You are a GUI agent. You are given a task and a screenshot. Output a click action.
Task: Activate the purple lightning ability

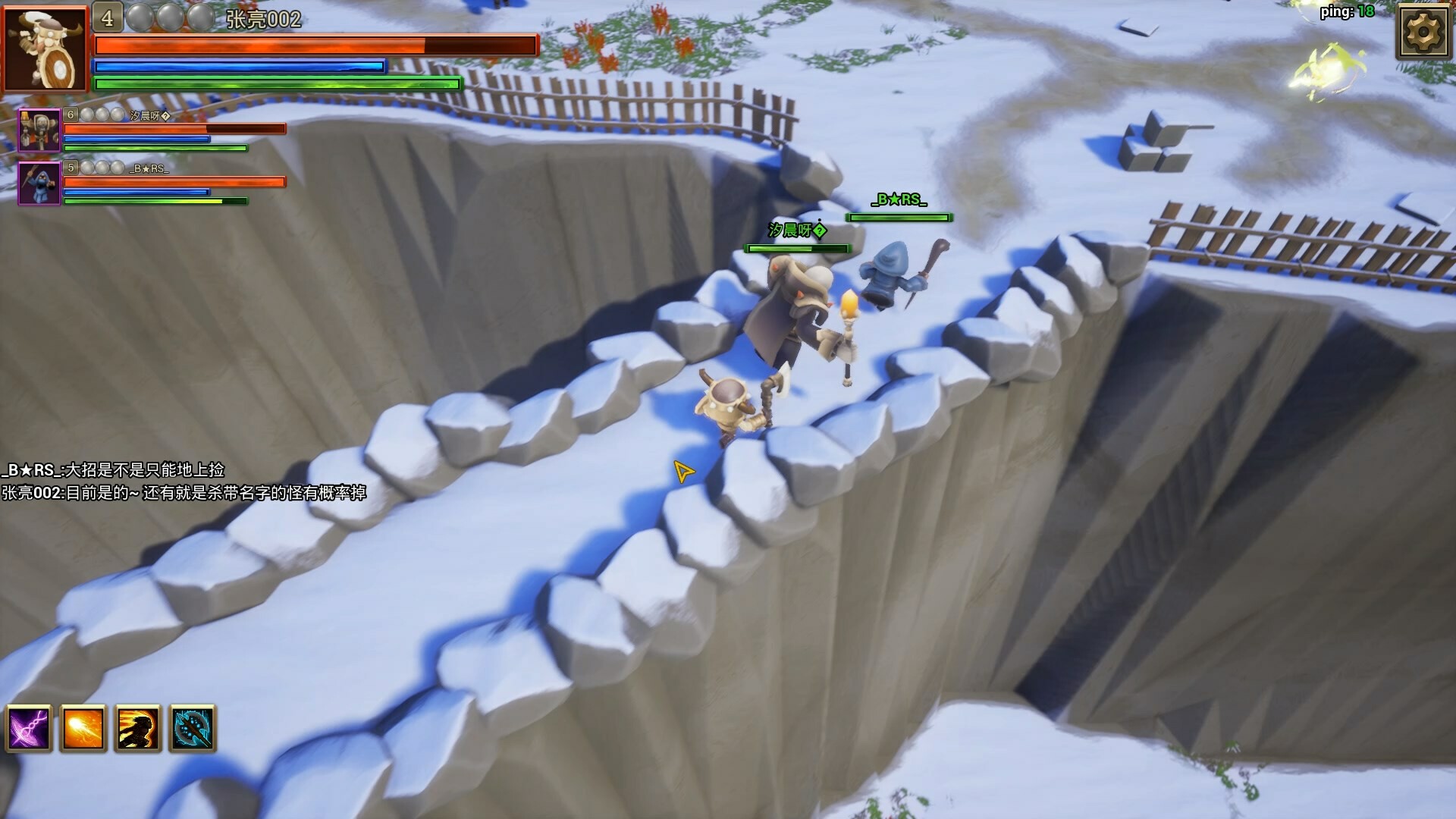(29, 728)
